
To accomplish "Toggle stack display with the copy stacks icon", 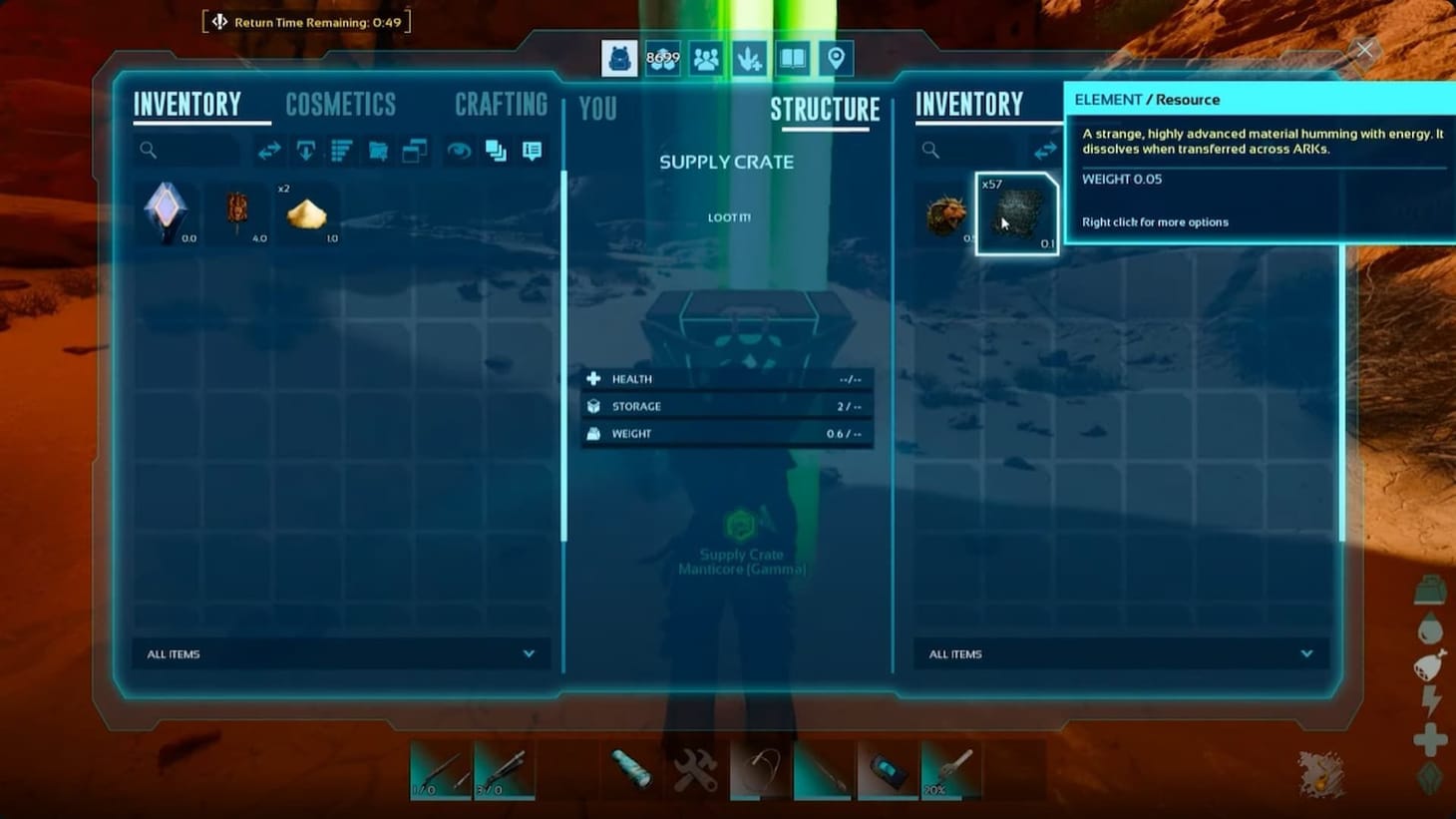I will tap(495, 151).
